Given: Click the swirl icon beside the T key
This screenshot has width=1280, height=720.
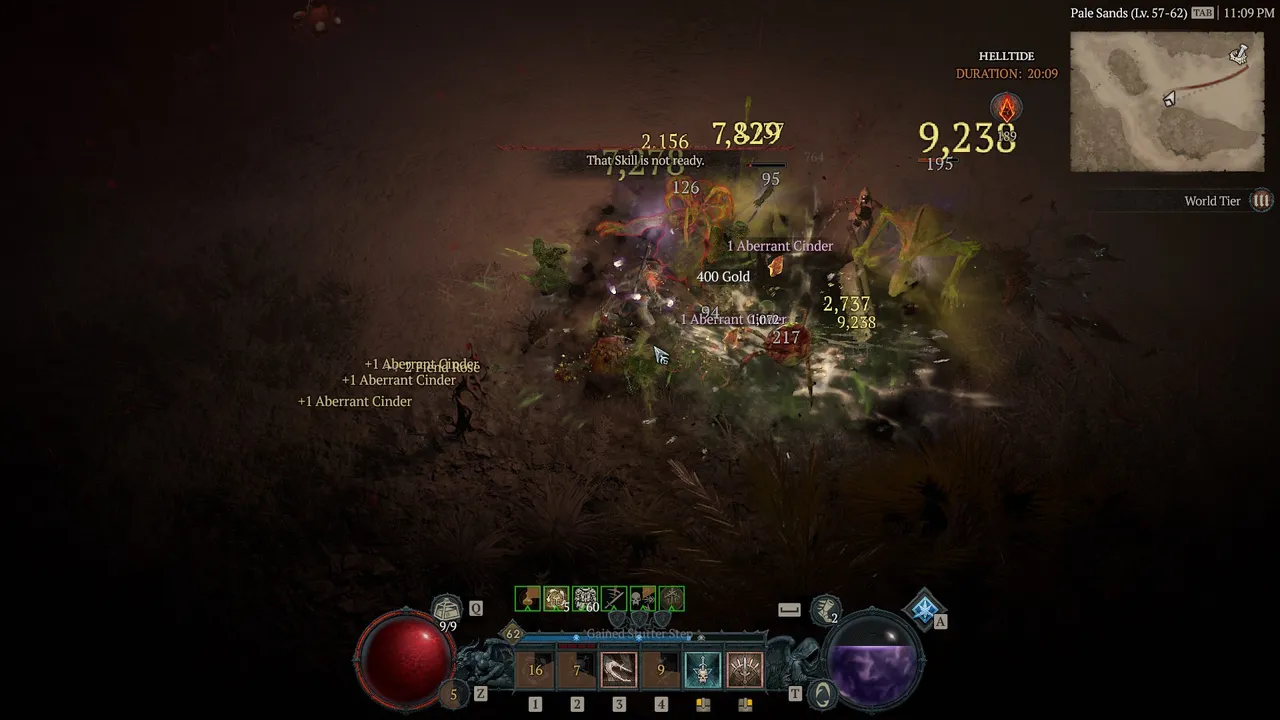Looking at the screenshot, I should point(823,693).
